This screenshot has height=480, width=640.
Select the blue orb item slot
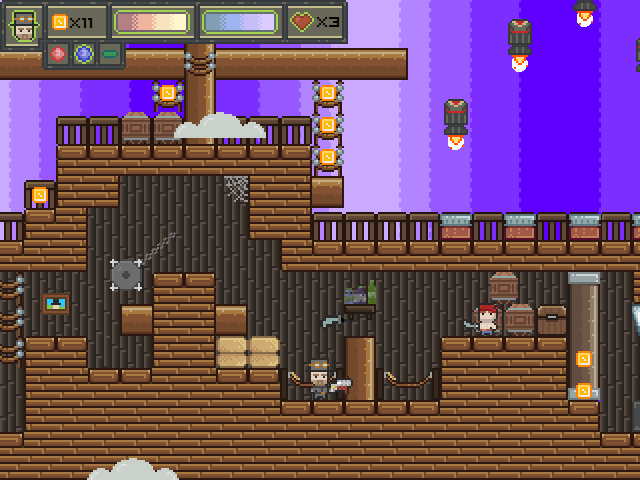coord(84,54)
